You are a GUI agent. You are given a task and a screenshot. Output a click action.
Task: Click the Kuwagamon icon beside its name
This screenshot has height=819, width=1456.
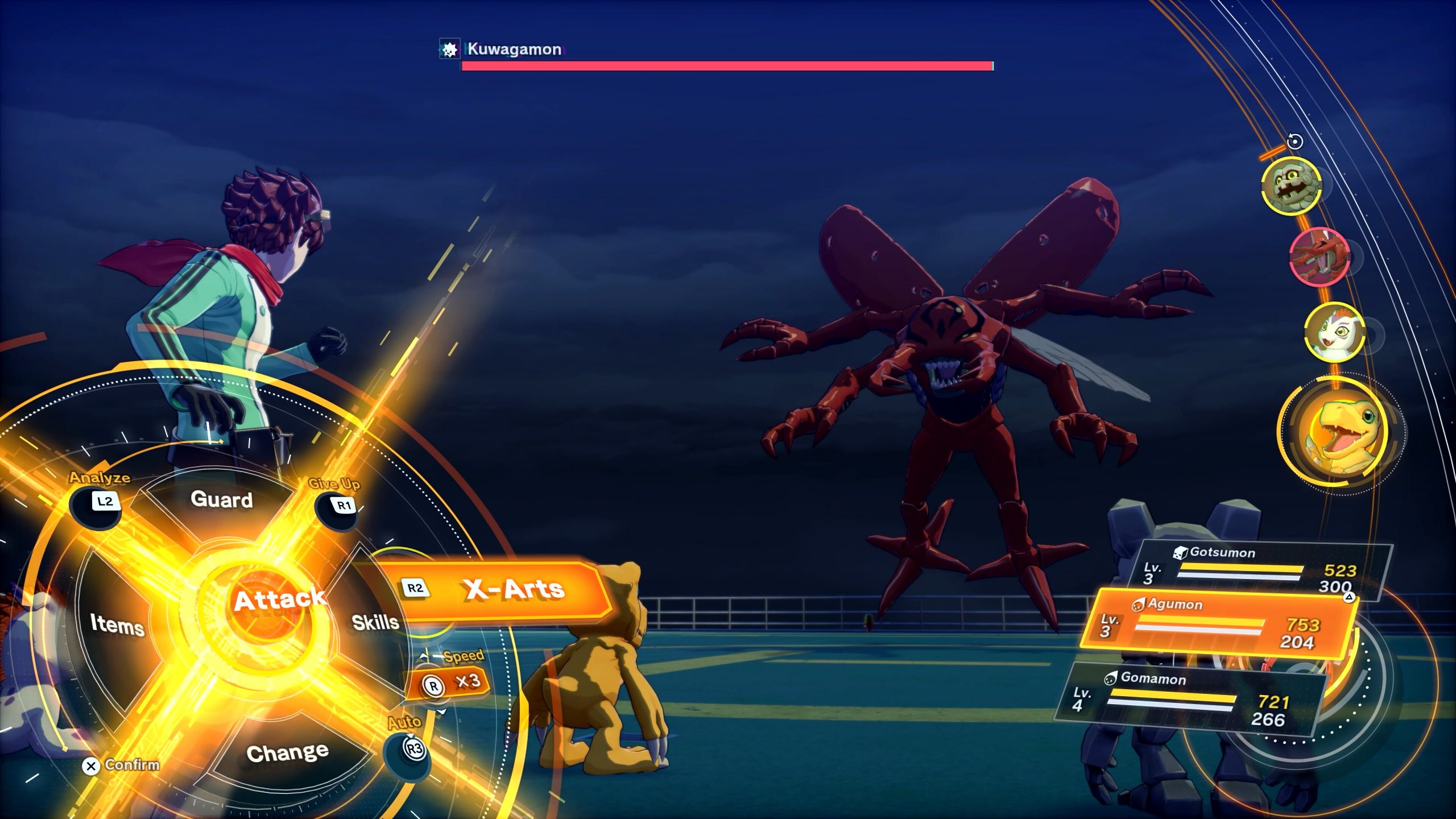tap(449, 50)
